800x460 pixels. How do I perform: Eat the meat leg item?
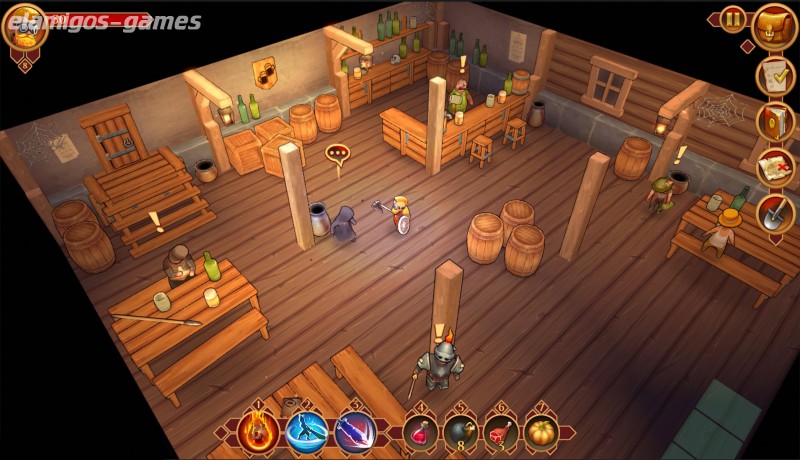(502, 433)
